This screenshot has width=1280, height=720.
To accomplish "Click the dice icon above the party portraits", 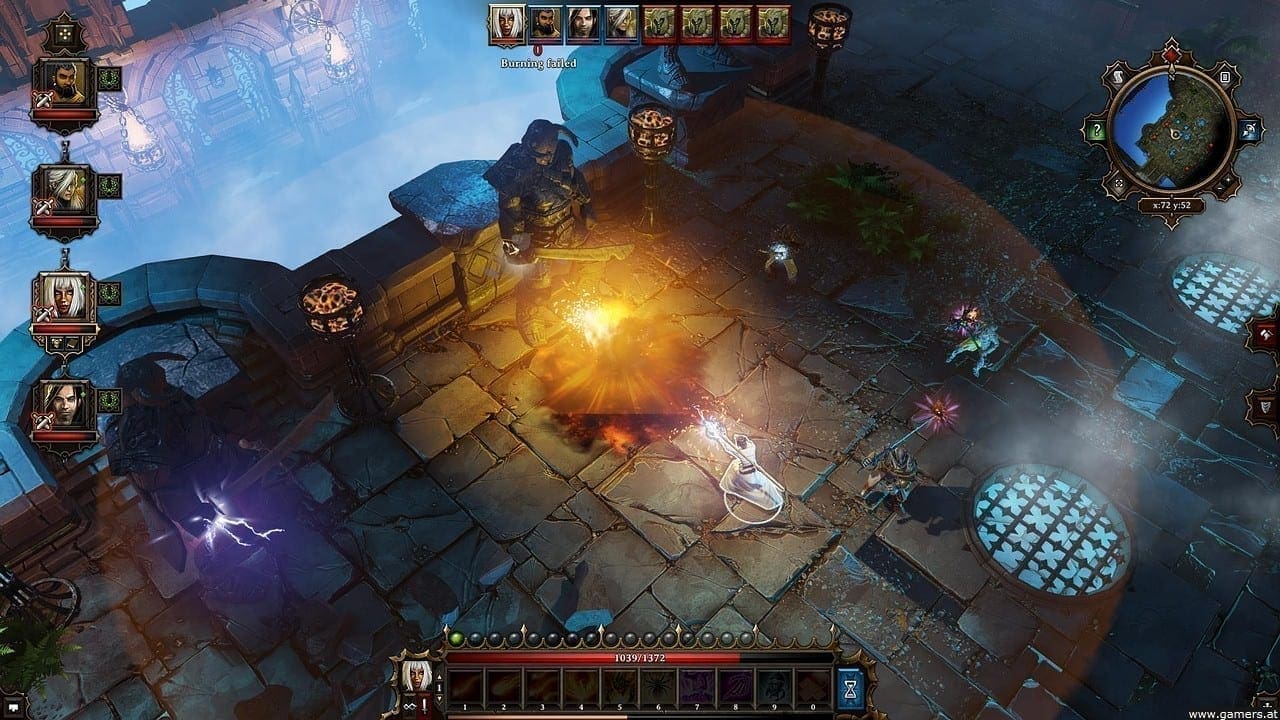I will click(63, 33).
